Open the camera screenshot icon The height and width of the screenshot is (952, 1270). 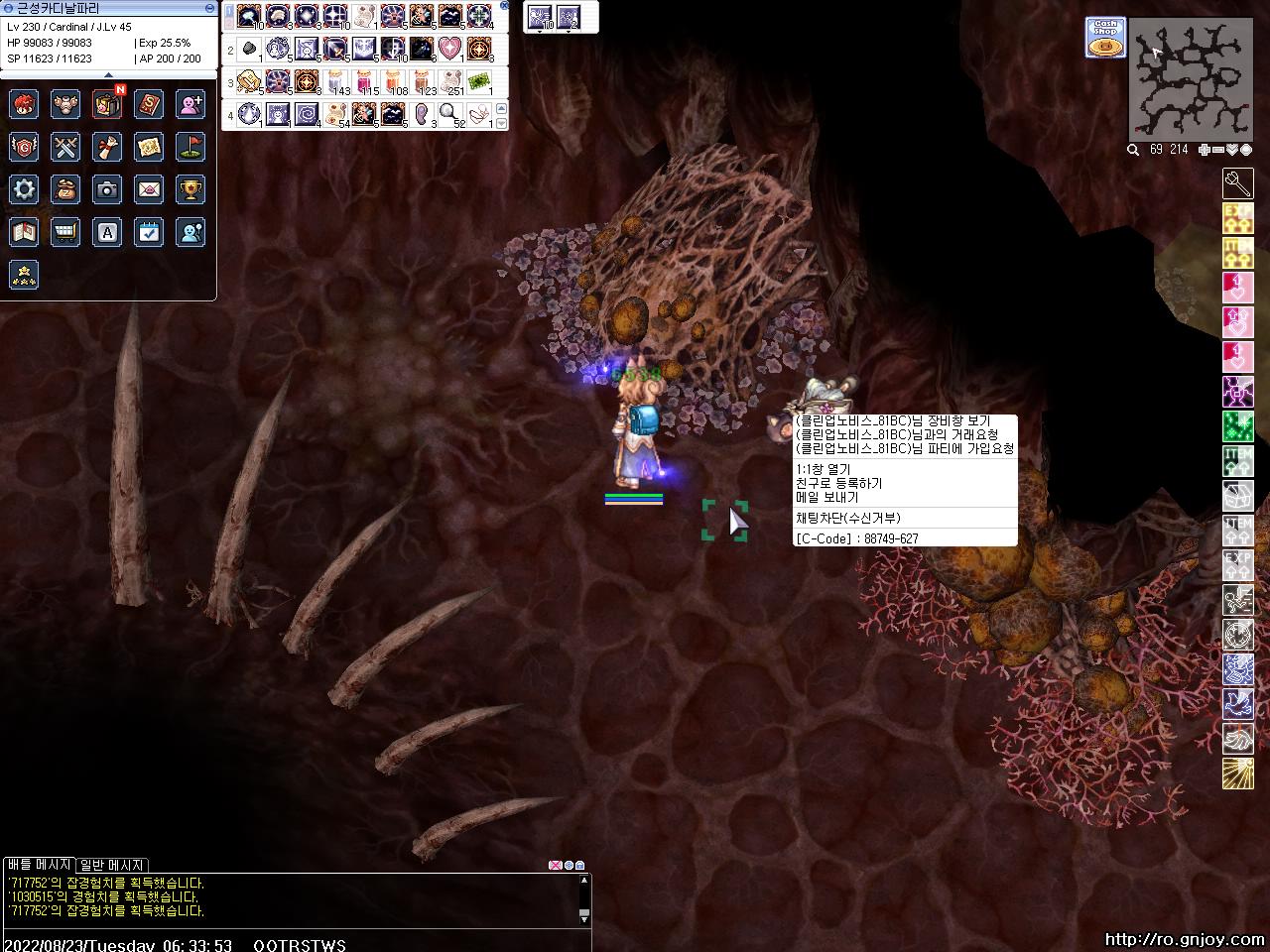pos(107,189)
